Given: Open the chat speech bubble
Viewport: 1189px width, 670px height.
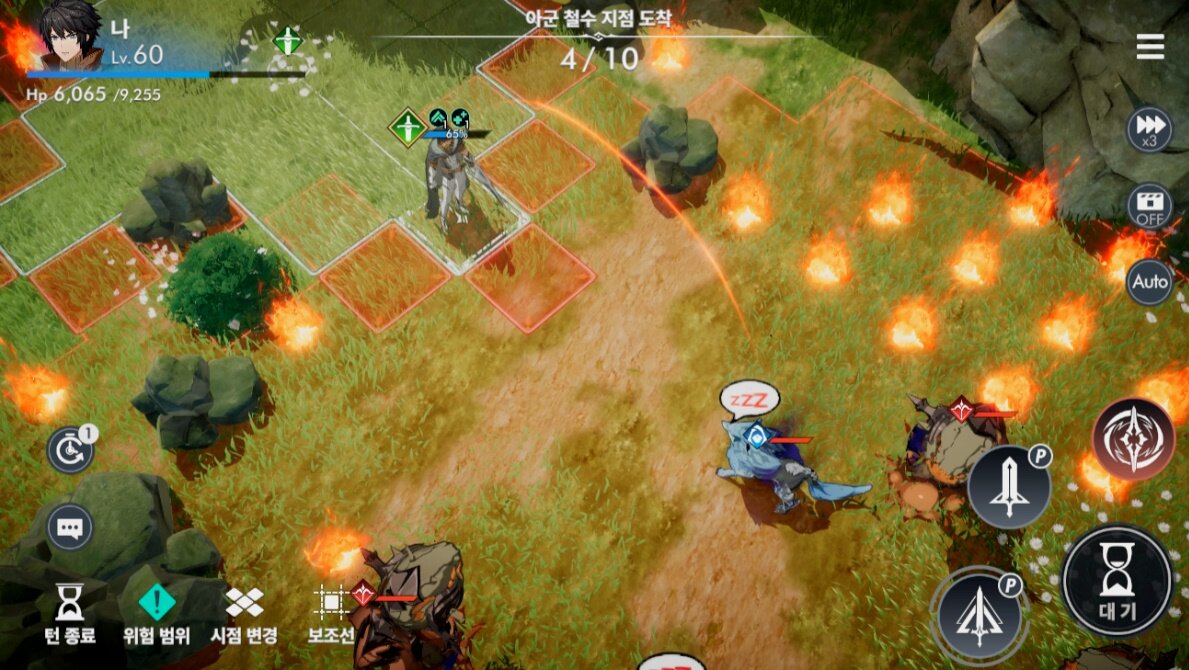Looking at the screenshot, I should [70, 527].
